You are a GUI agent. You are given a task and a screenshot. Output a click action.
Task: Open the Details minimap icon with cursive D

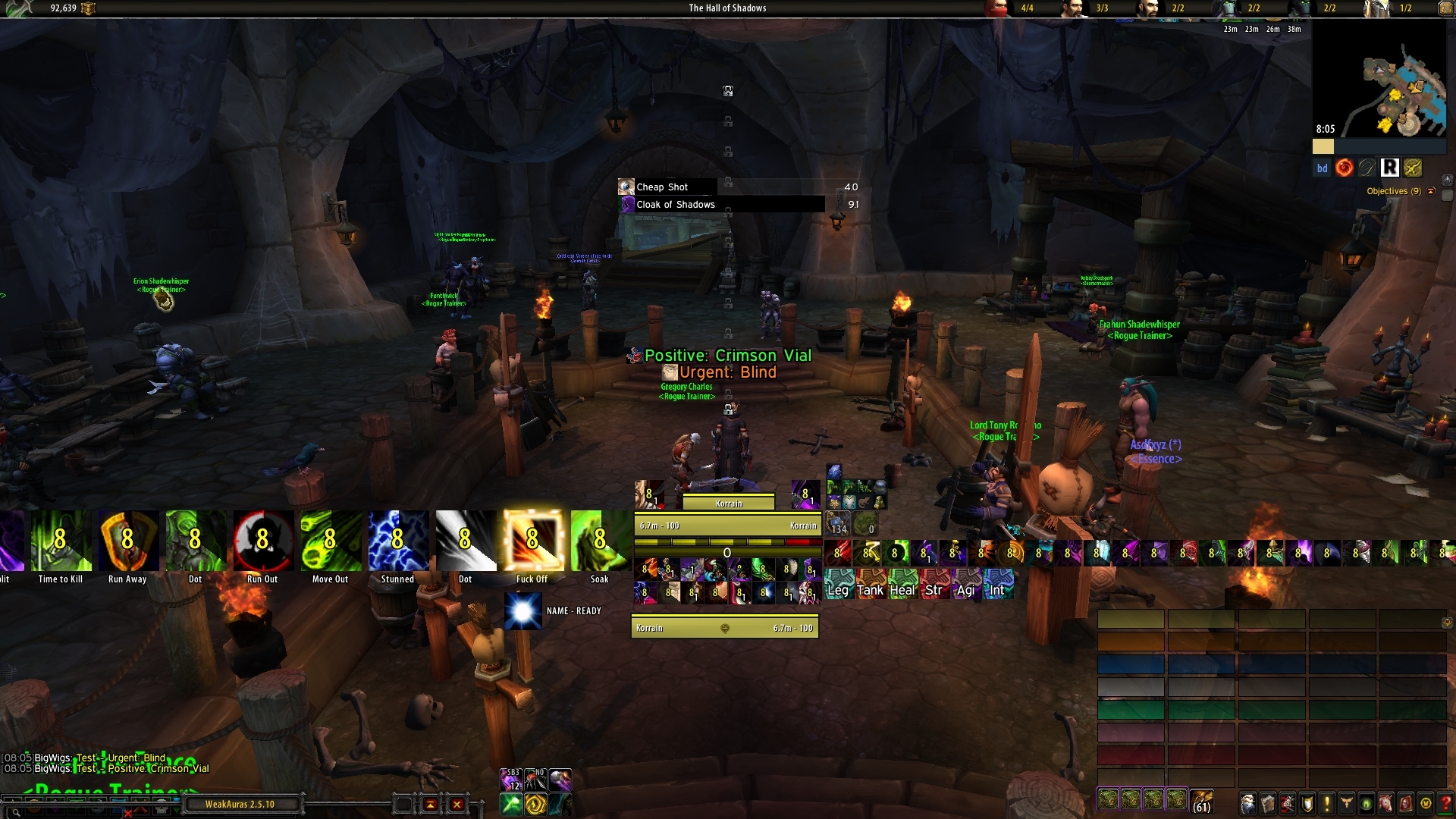pos(1368,168)
